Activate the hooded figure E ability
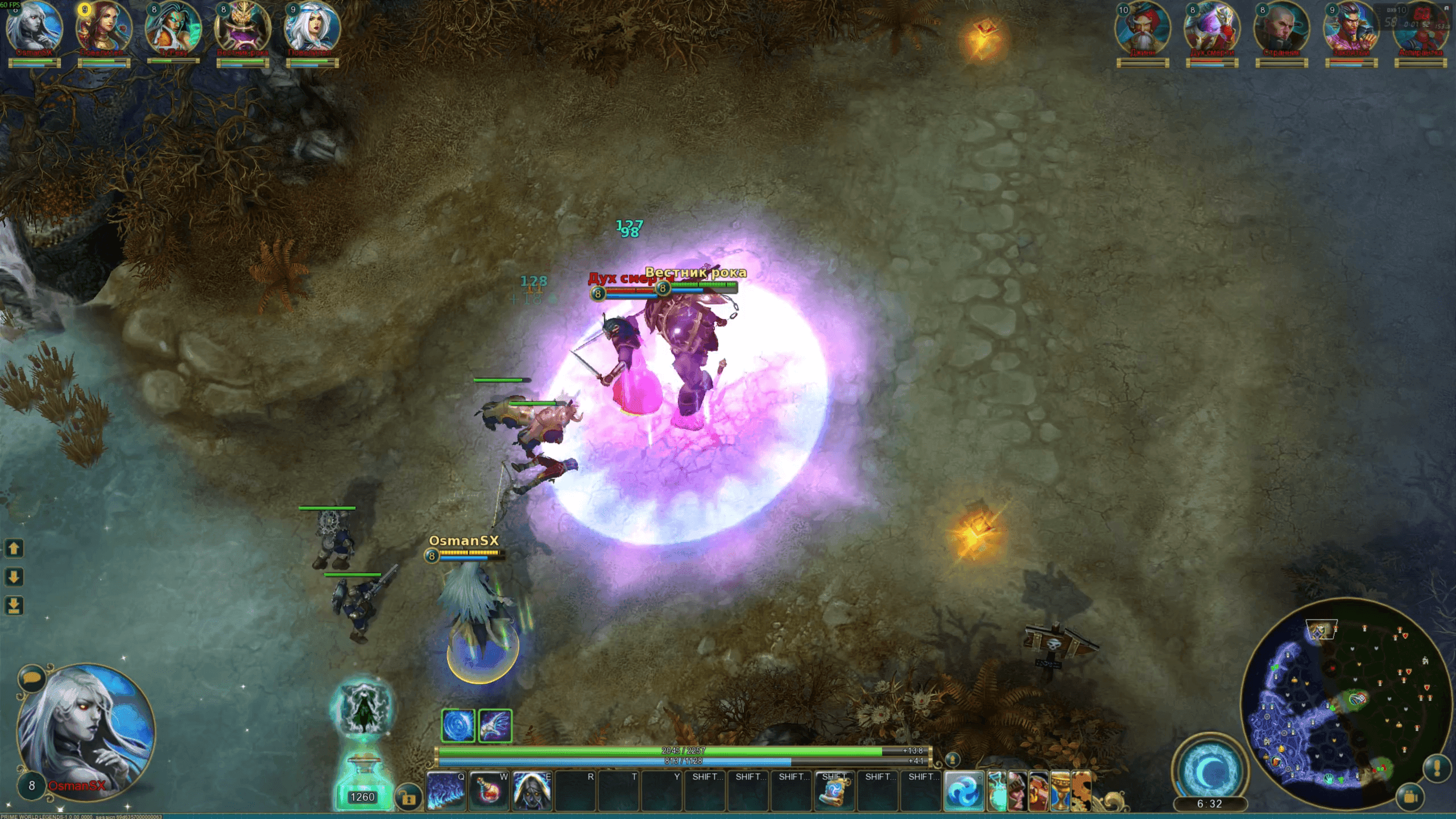1456x819 pixels. [x=532, y=791]
